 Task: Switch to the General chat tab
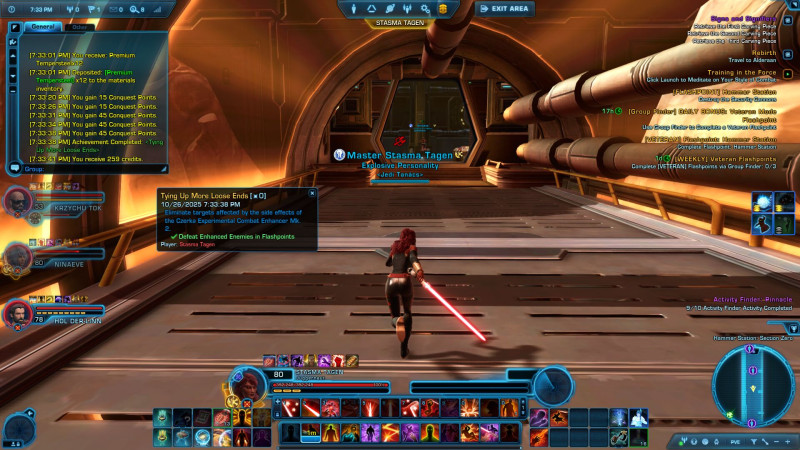pyautogui.click(x=42, y=27)
